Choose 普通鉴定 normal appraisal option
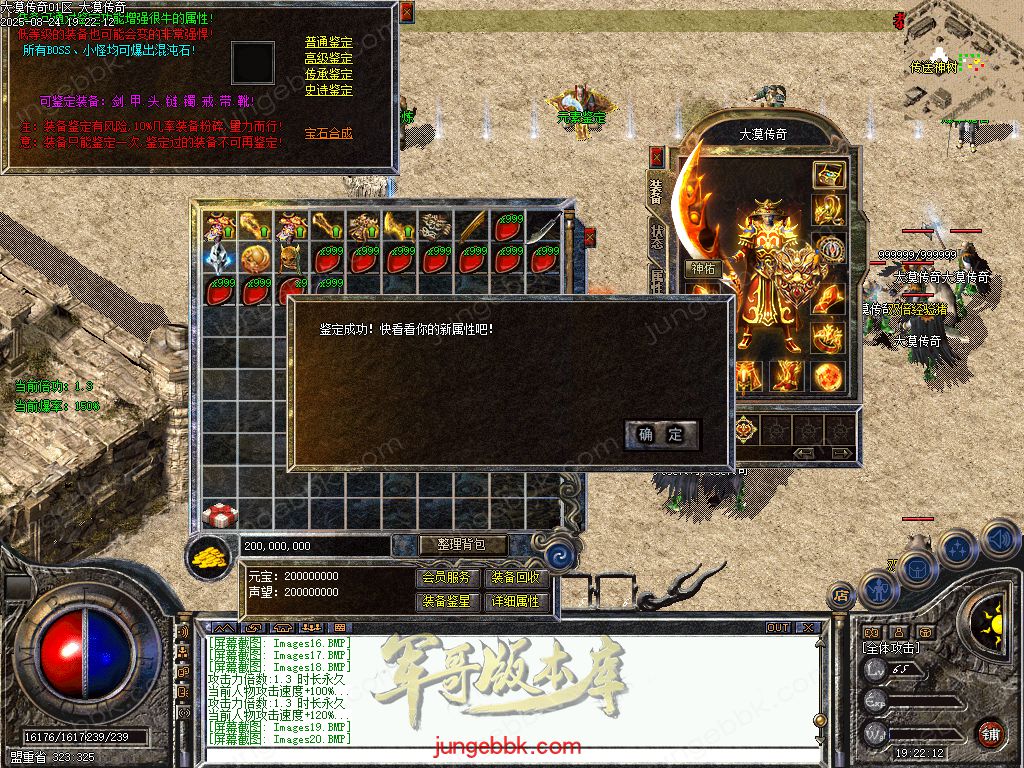The height and width of the screenshot is (768, 1024). coord(328,42)
